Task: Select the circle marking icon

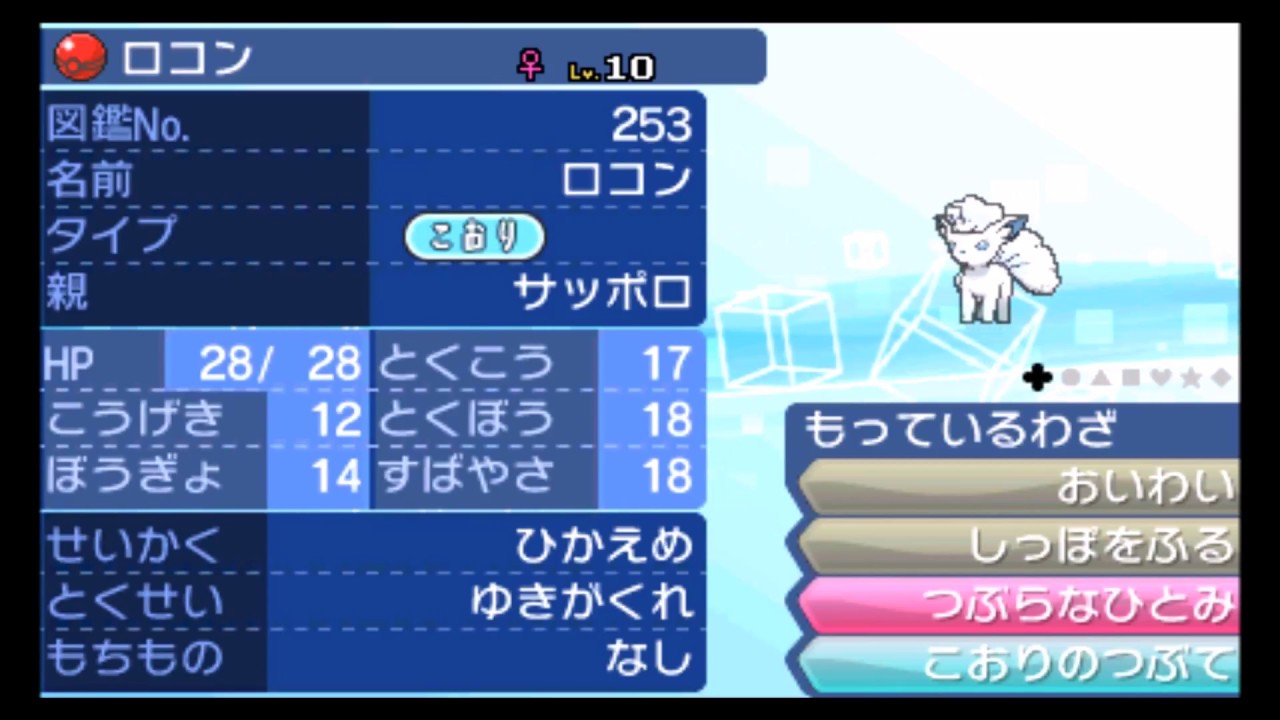Action: 1070,378
